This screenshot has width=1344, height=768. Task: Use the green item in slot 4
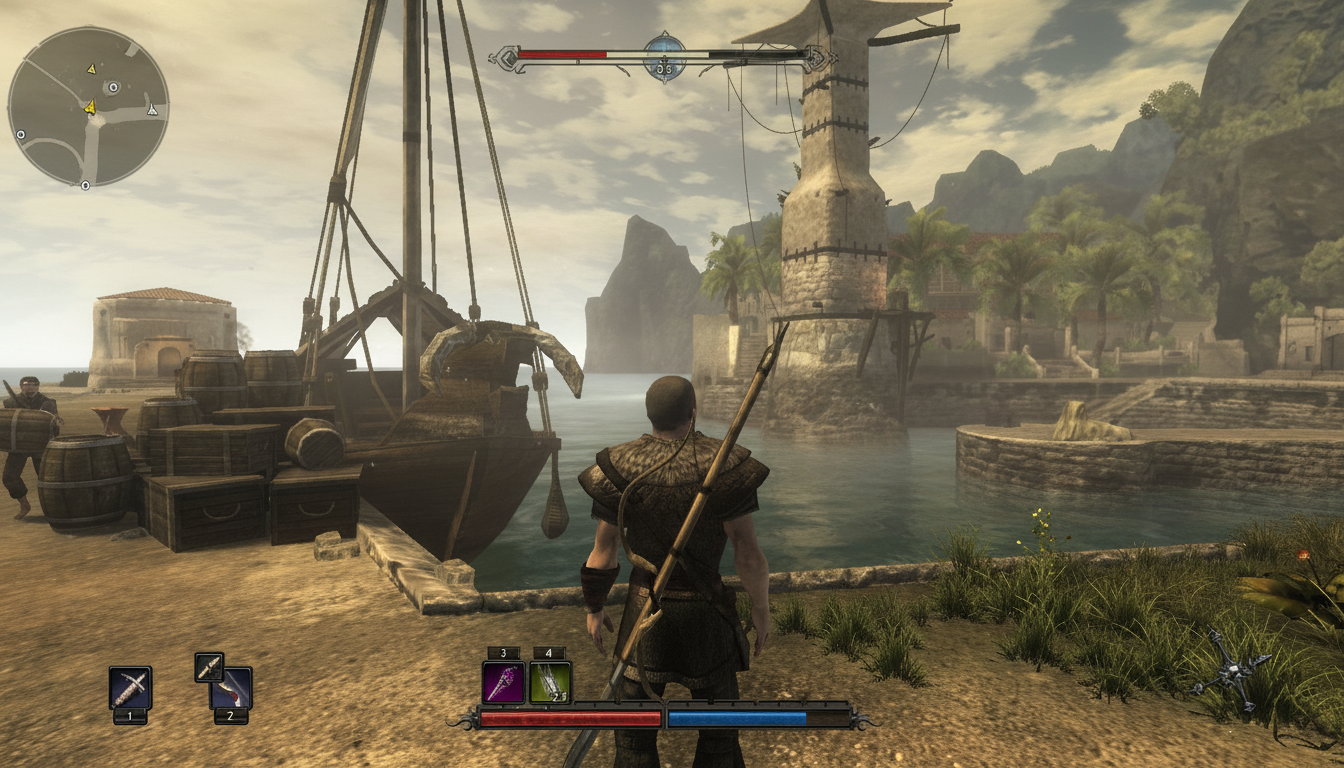click(550, 682)
